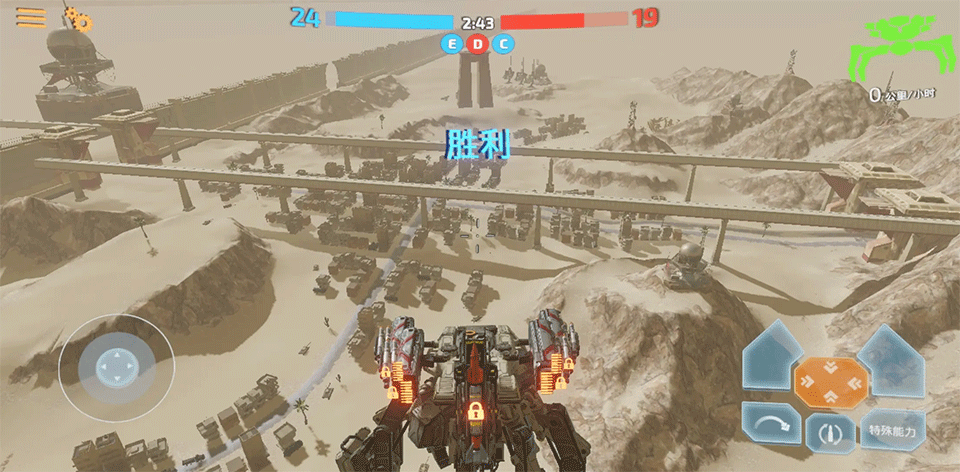Tap the orange four-arrow center button
Viewport: 960px width, 472px height.
tap(829, 380)
